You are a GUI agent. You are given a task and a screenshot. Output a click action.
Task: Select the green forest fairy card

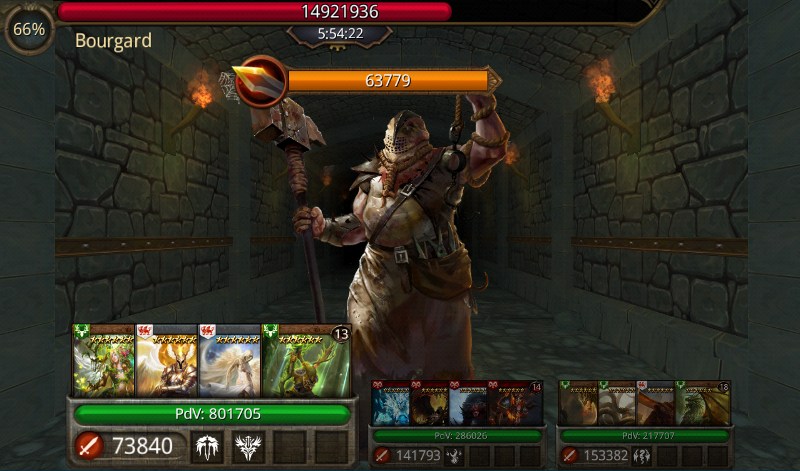pos(104,361)
